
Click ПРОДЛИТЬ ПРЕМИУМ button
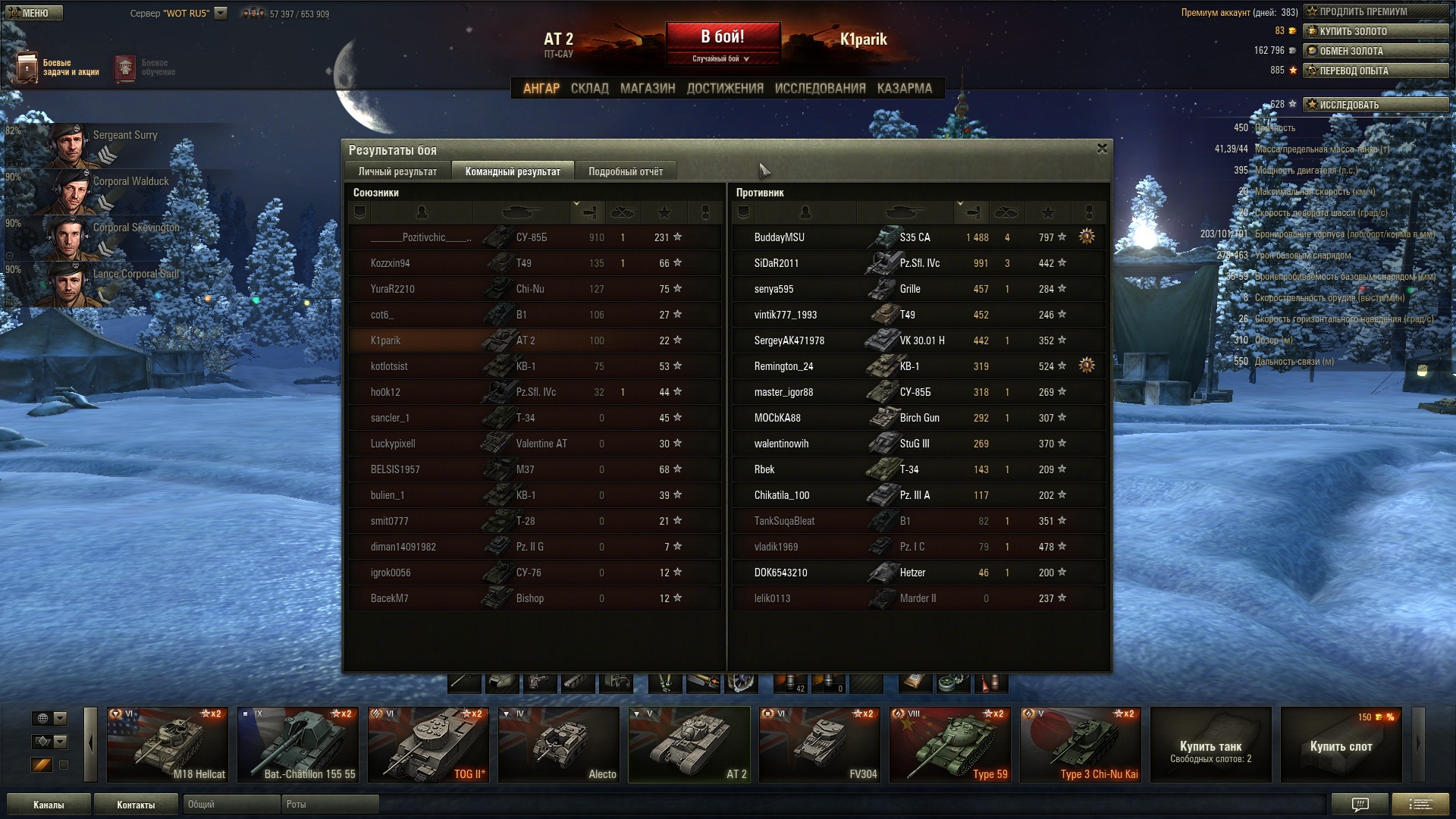[x=1376, y=11]
